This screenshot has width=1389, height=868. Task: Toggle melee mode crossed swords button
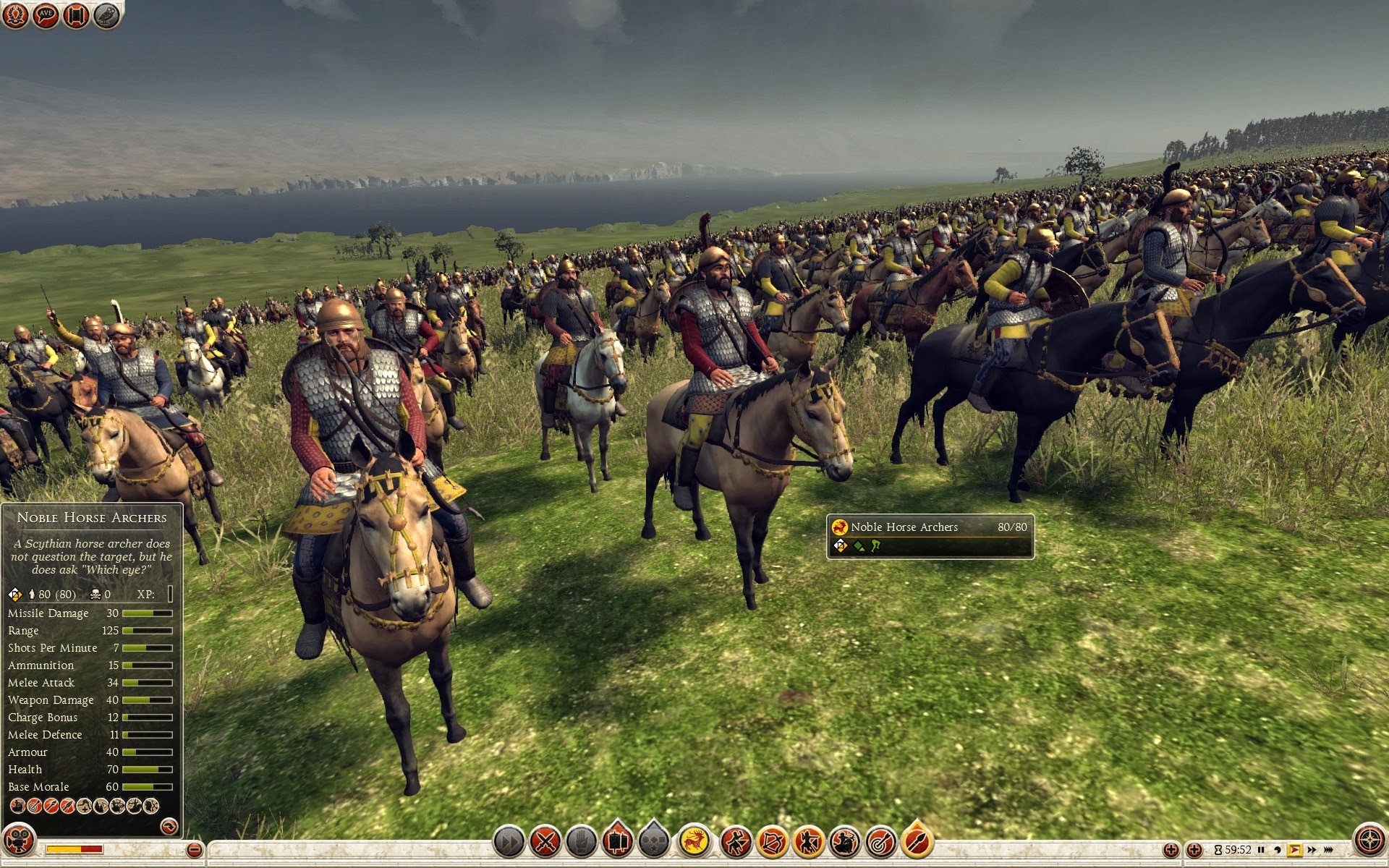click(x=545, y=842)
